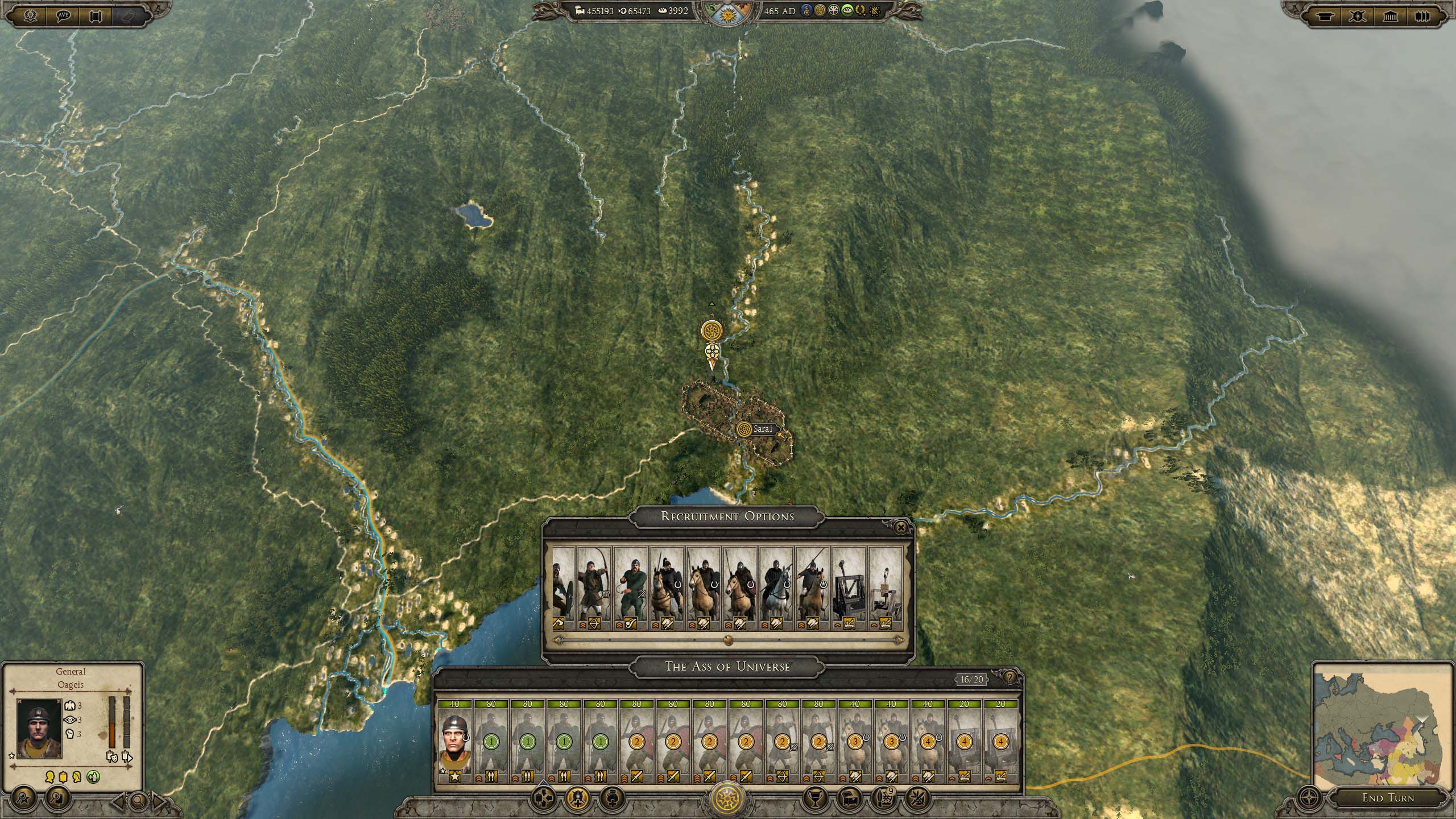This screenshot has height=819, width=1456.
Task: Open the goblet icon panel
Action: pyautogui.click(x=814, y=799)
